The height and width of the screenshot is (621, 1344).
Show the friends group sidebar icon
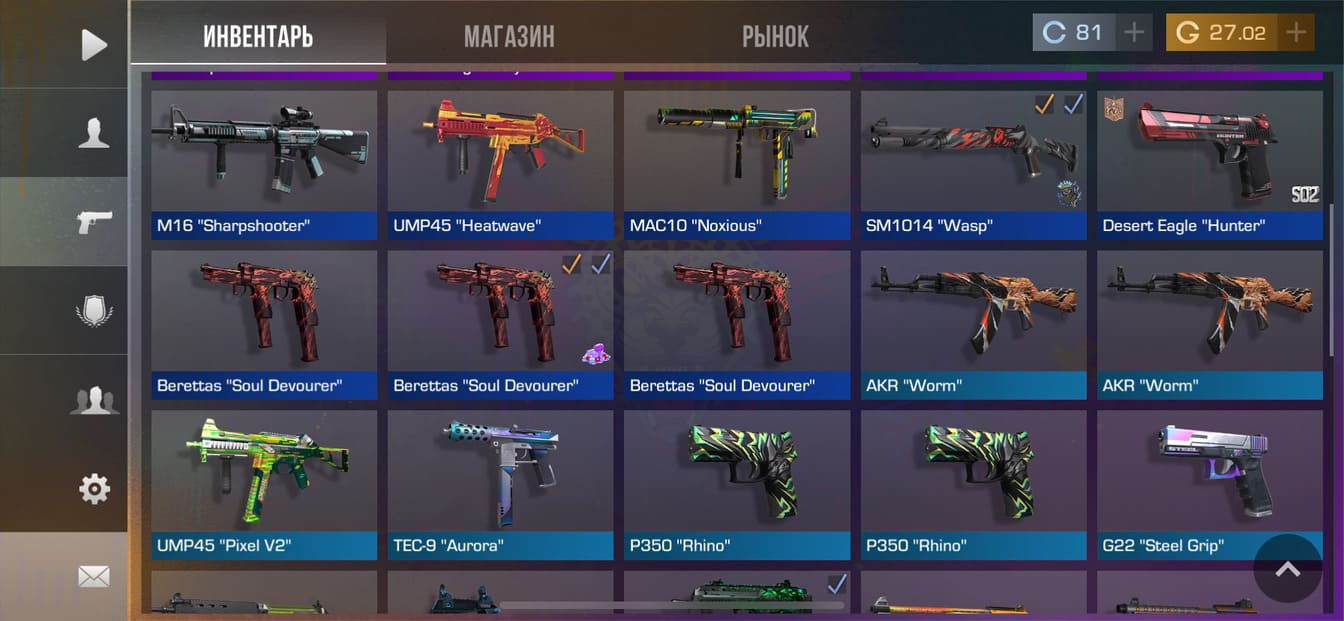(93, 400)
